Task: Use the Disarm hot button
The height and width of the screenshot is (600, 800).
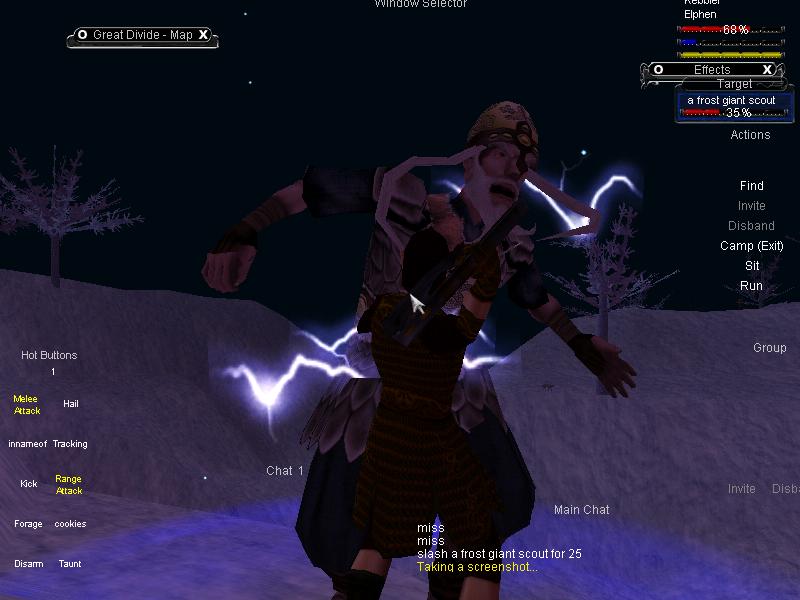Action: (x=28, y=564)
